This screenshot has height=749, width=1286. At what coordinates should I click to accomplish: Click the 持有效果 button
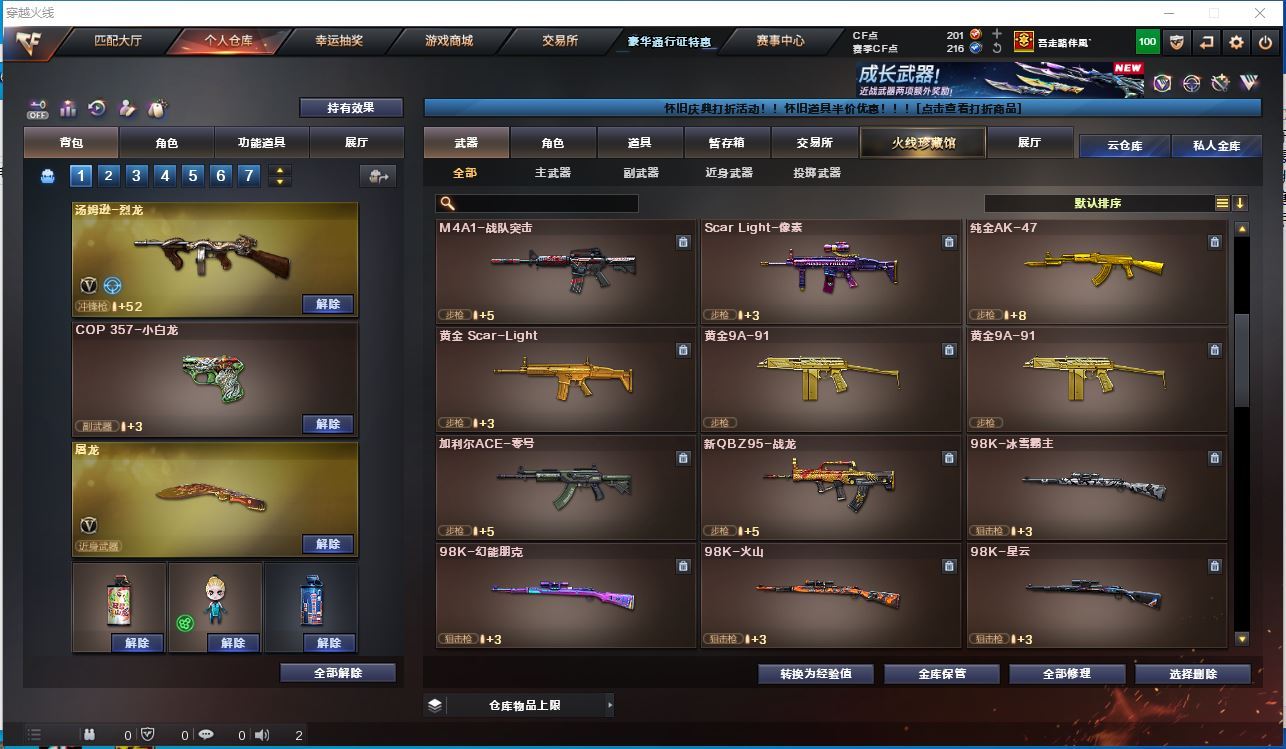(x=351, y=108)
